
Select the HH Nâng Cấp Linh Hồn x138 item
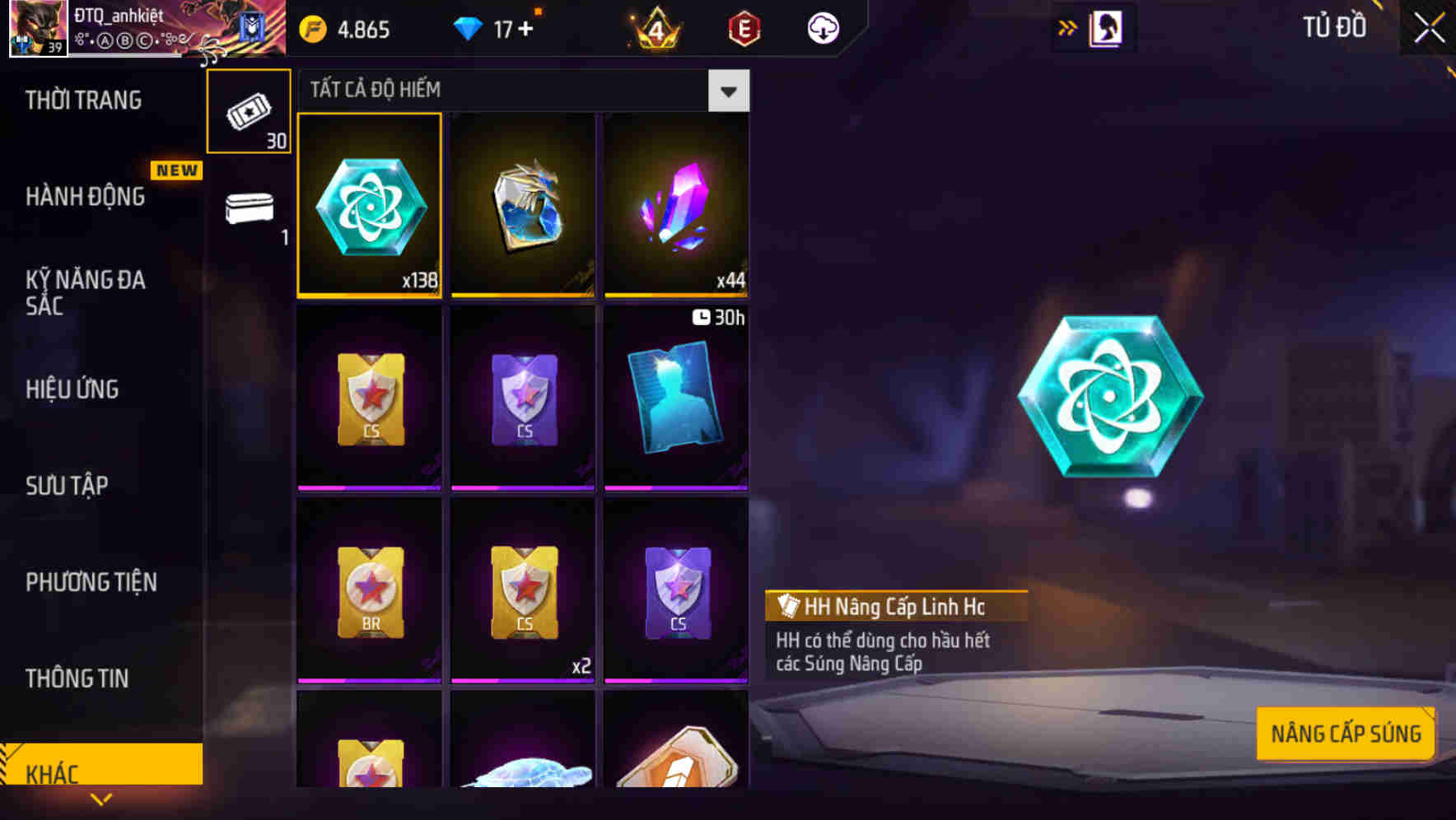370,206
